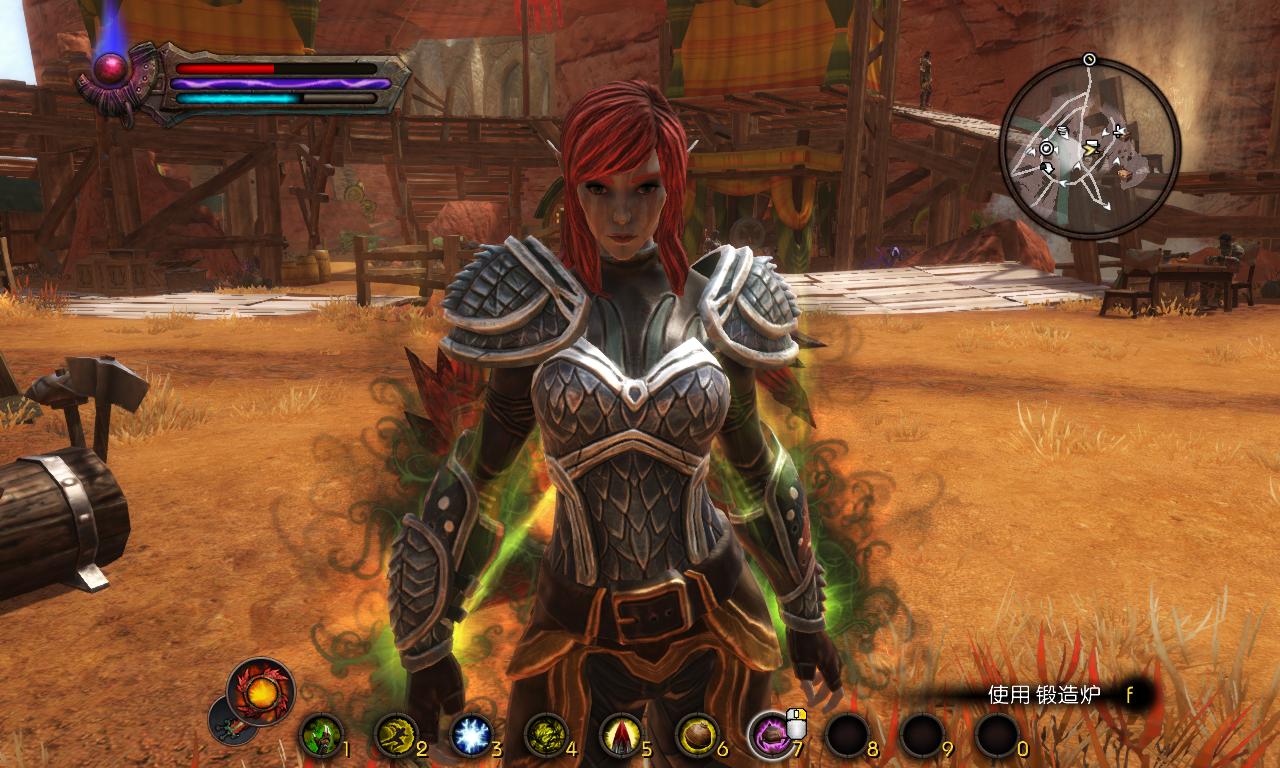Activate the green ability in slot 1

pos(321,736)
